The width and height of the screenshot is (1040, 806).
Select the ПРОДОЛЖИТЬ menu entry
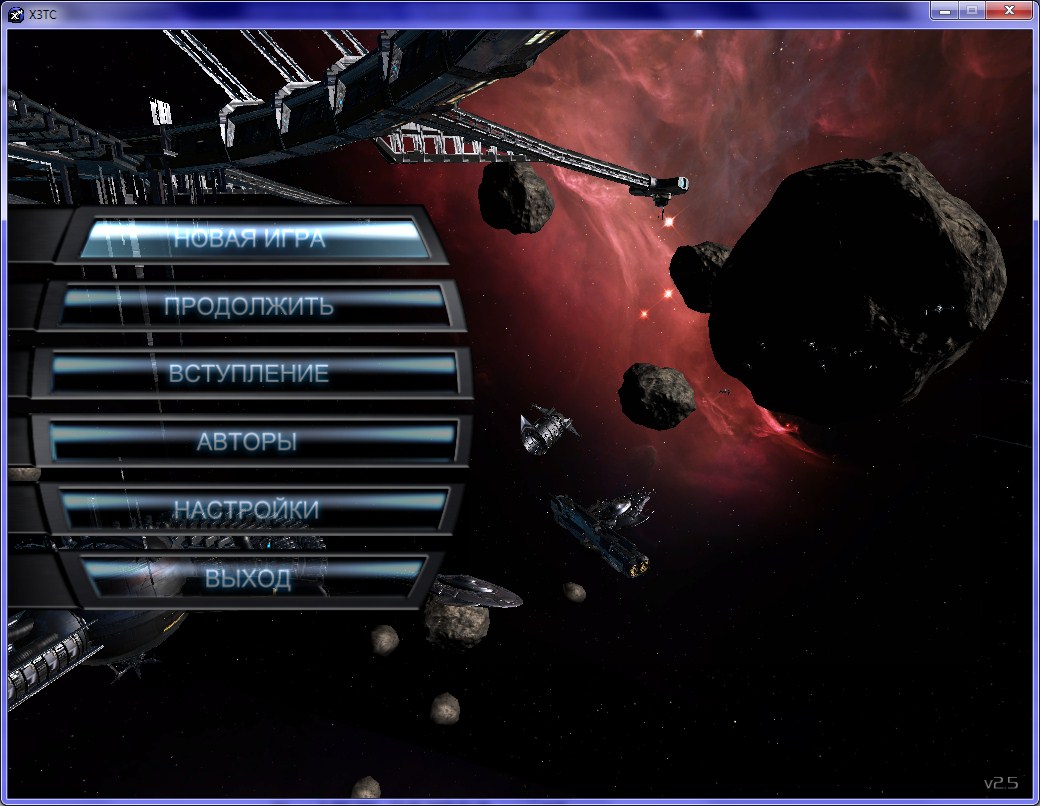point(249,306)
